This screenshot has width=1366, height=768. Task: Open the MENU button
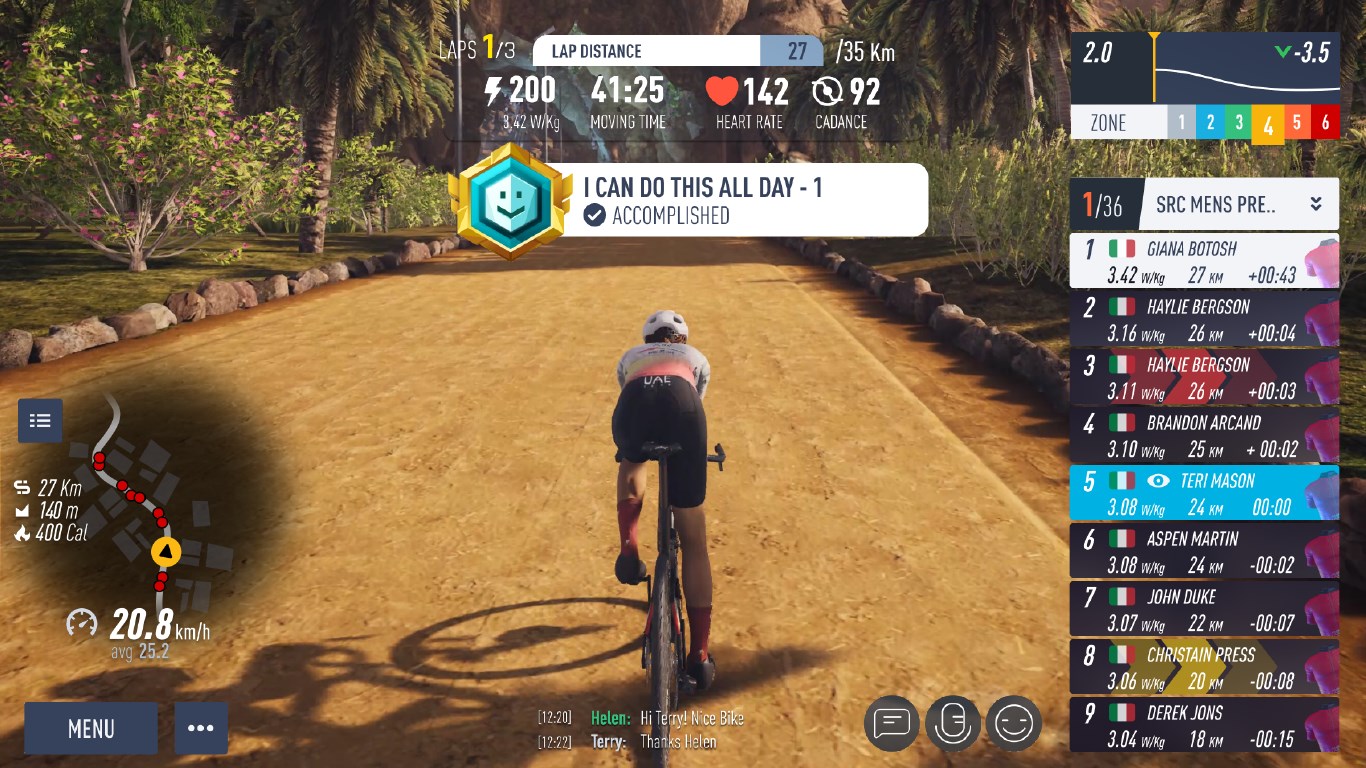pyautogui.click(x=91, y=728)
